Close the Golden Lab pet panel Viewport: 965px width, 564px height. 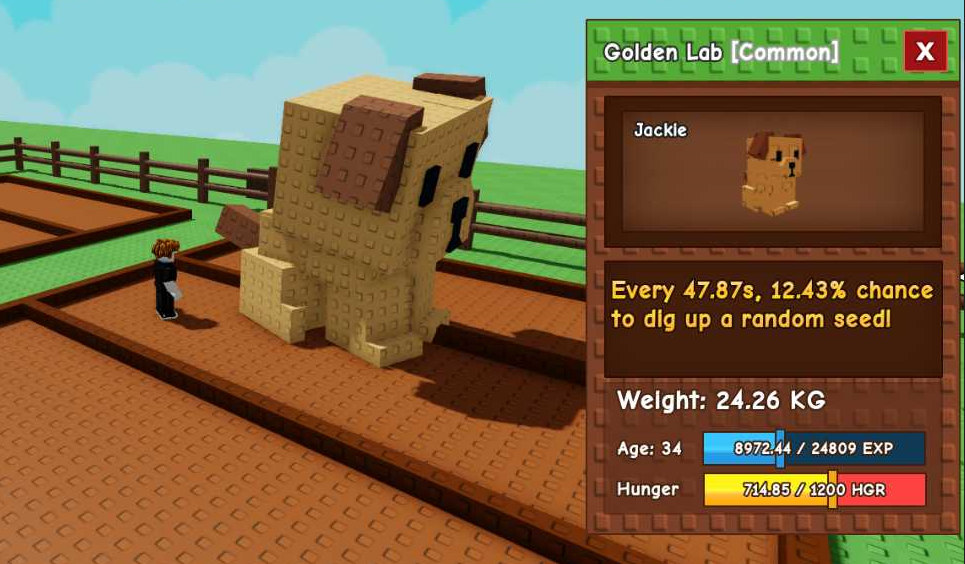[925, 52]
